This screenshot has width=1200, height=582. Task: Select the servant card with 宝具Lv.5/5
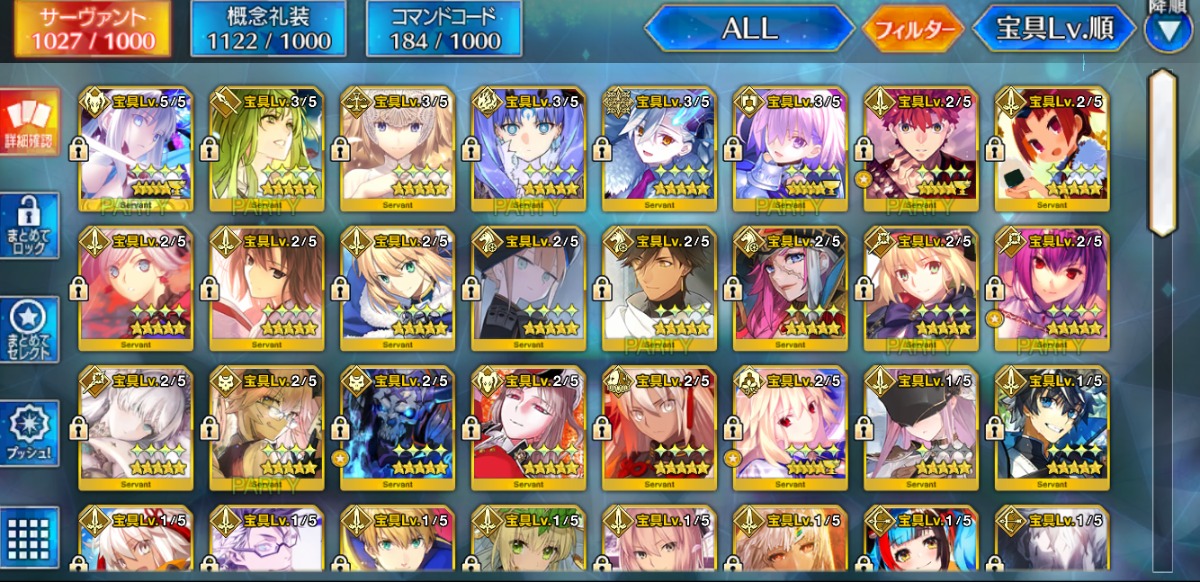(135, 148)
